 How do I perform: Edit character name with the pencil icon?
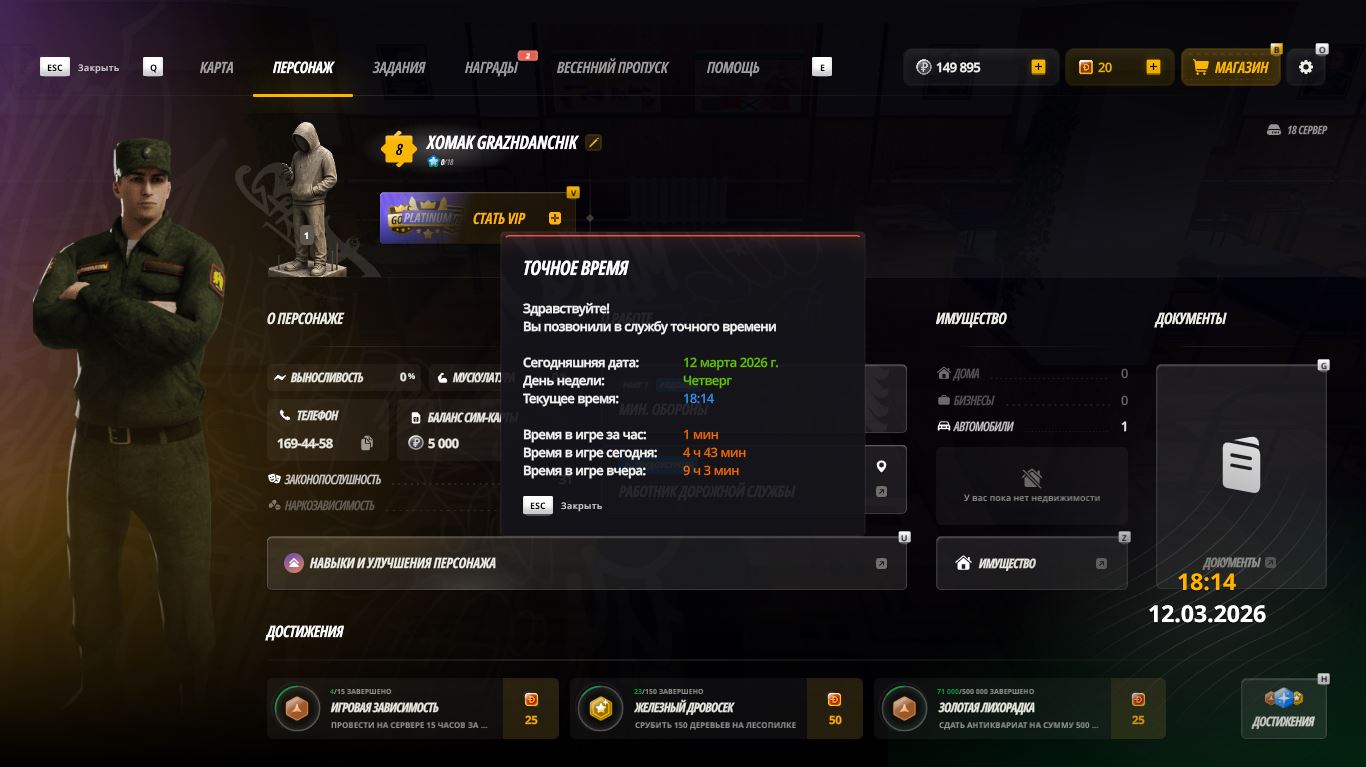(594, 143)
